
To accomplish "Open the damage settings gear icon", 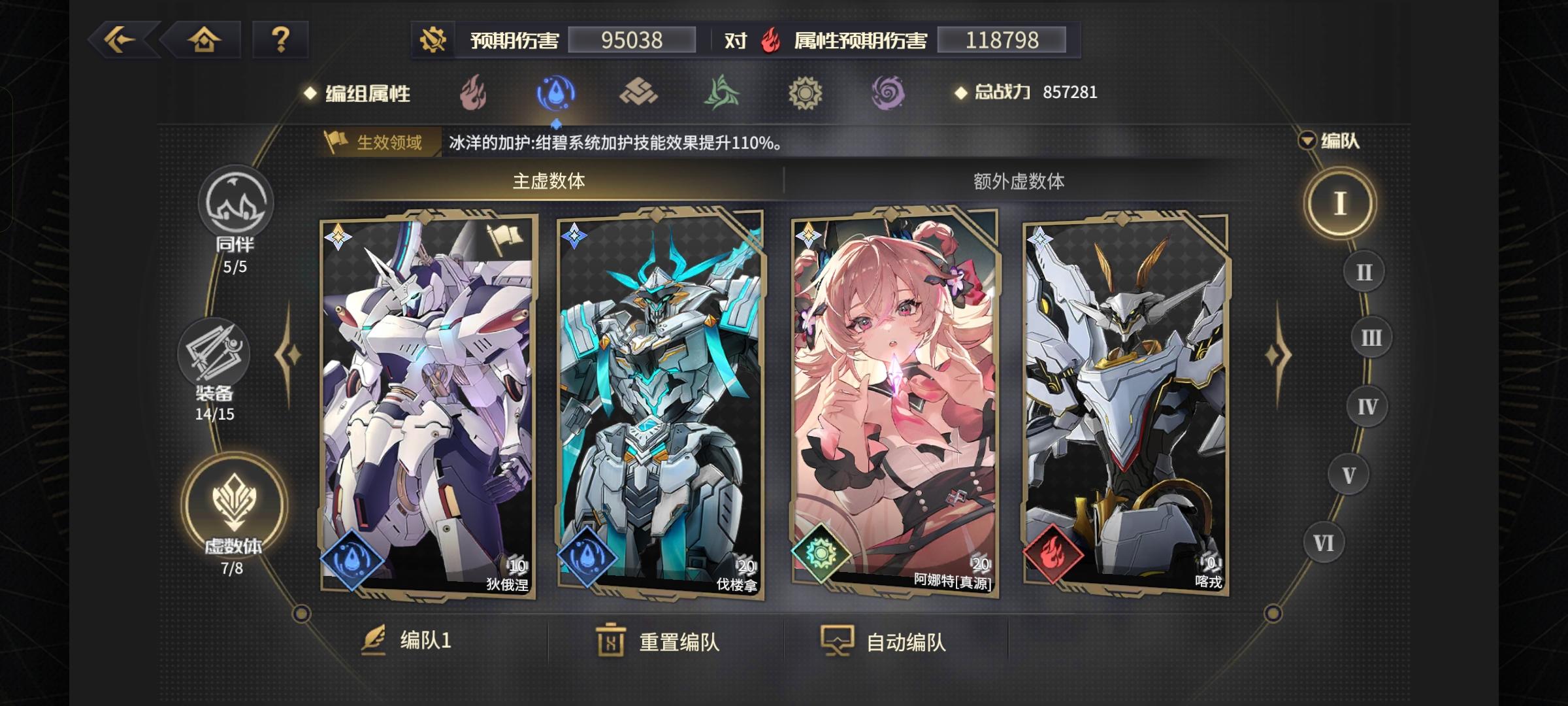I will (433, 39).
